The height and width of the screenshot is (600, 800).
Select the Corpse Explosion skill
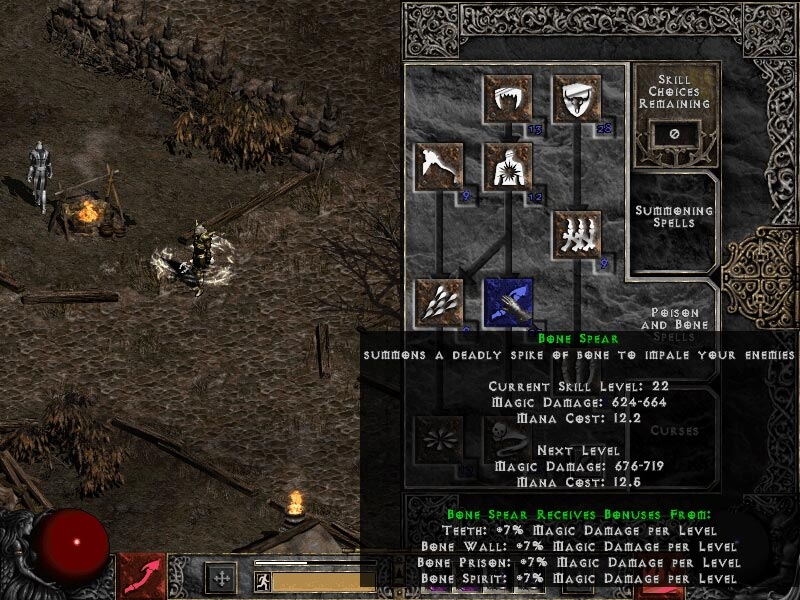[x=509, y=167]
